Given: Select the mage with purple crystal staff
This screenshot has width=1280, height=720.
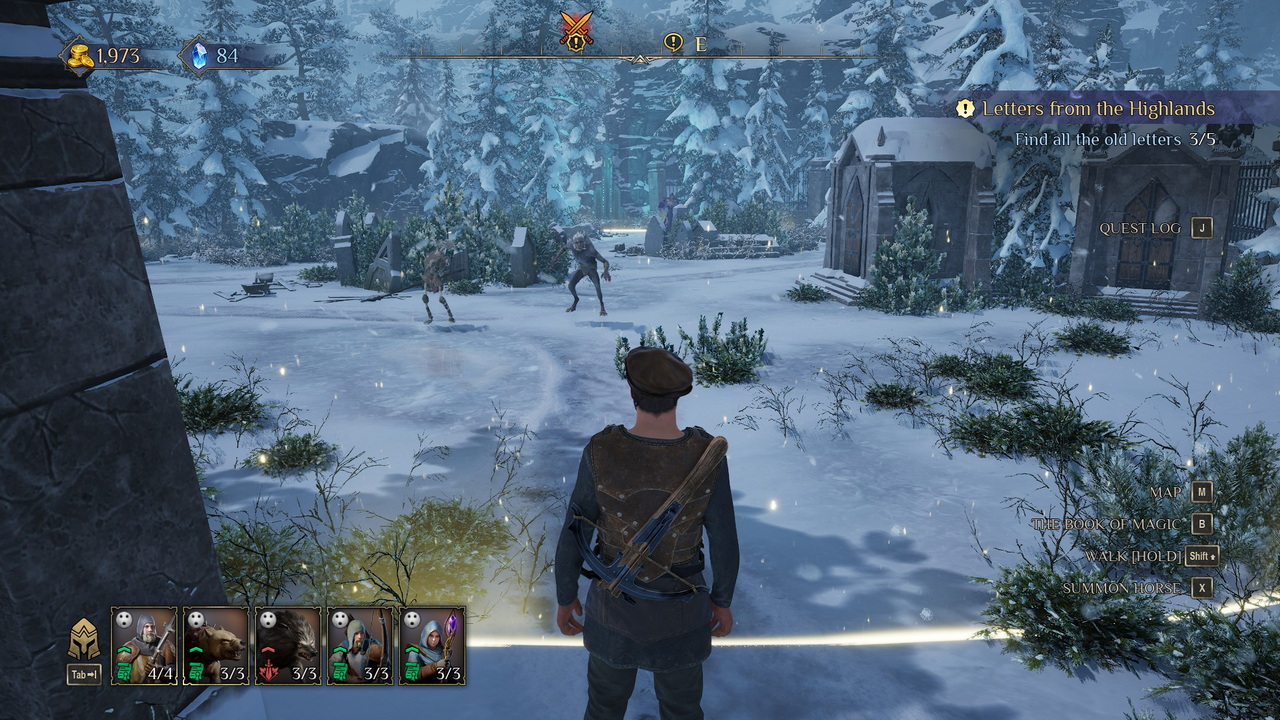Looking at the screenshot, I should (x=432, y=645).
